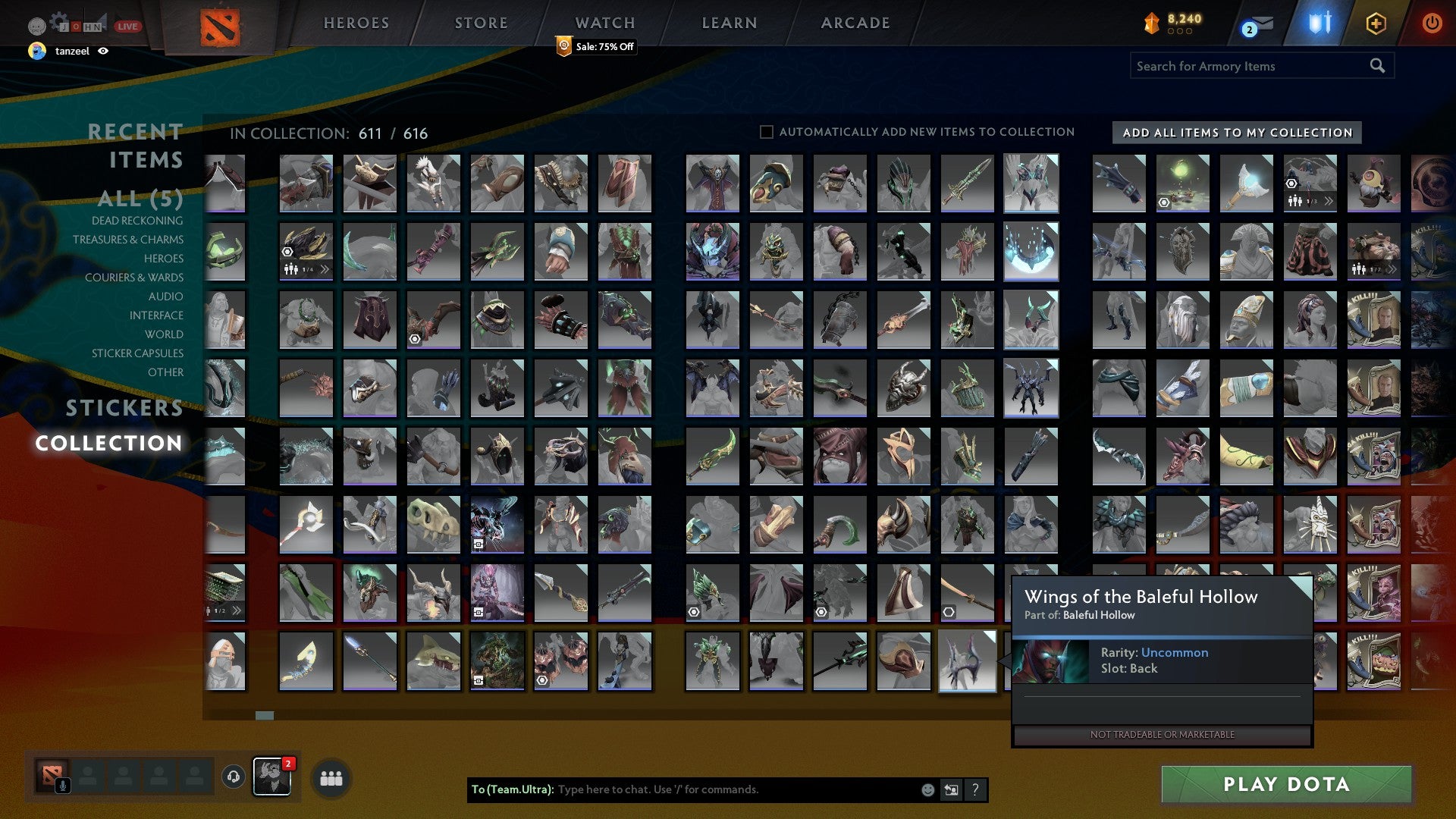
Task: Click the green horizontal scrollbar below the grid
Action: 263,714
